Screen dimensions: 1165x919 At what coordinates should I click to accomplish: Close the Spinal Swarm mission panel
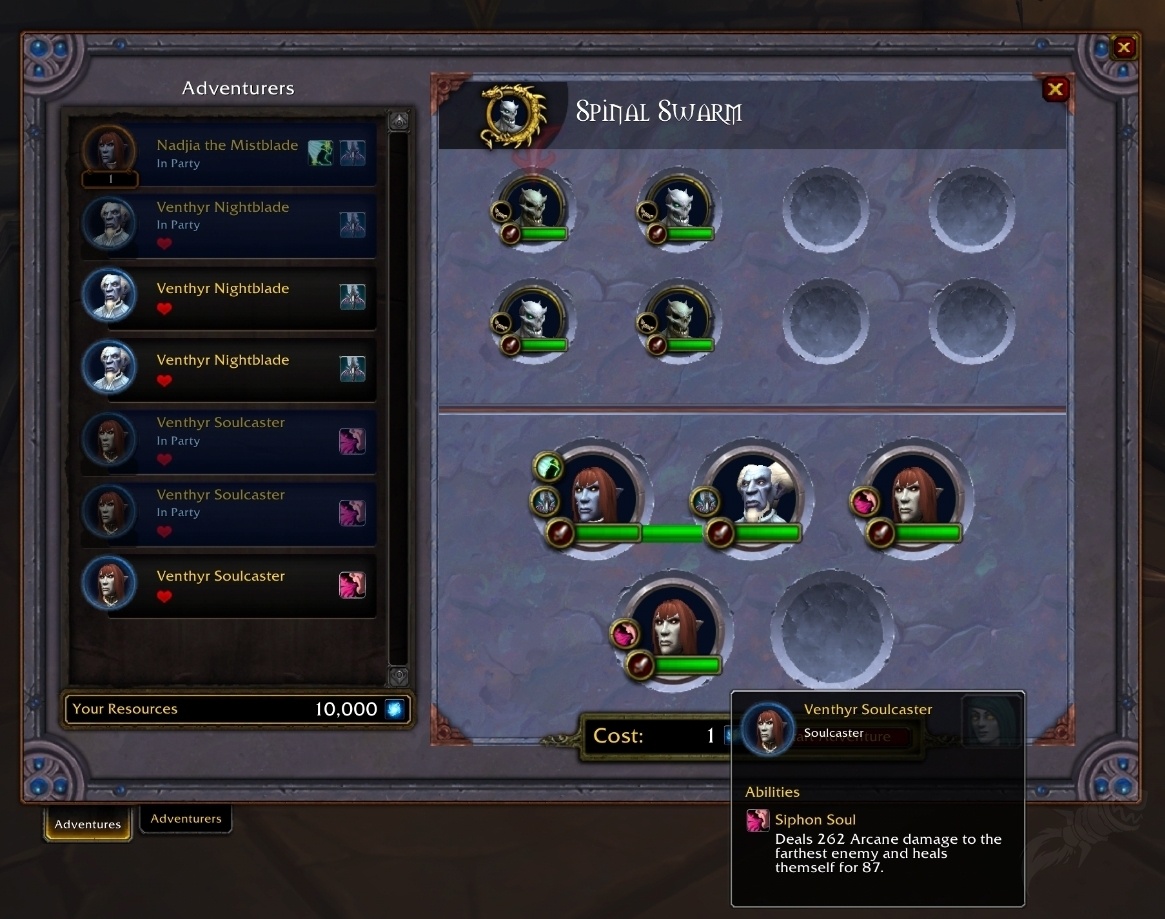tap(1055, 90)
